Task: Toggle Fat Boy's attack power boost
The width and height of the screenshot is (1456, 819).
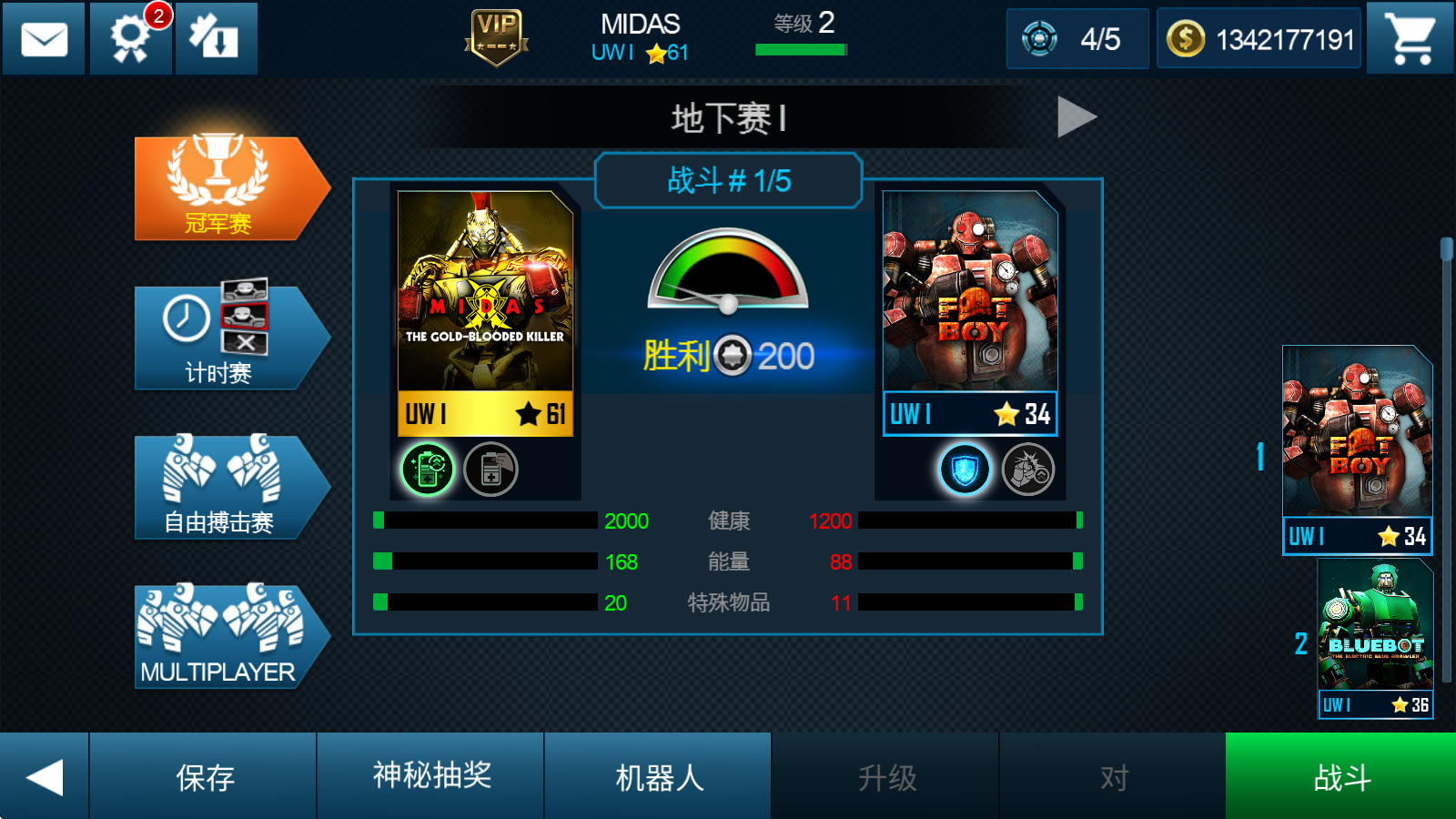Action: [1031, 470]
